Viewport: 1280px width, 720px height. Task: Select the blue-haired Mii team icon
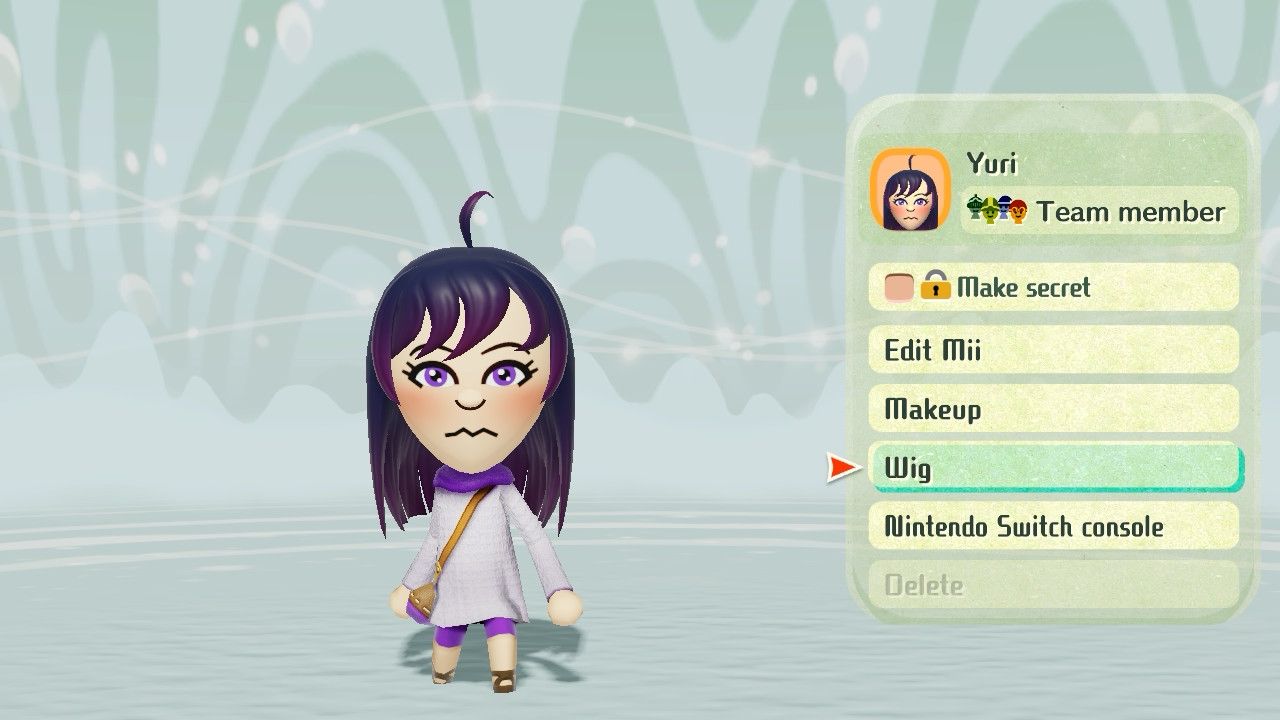coord(1004,208)
